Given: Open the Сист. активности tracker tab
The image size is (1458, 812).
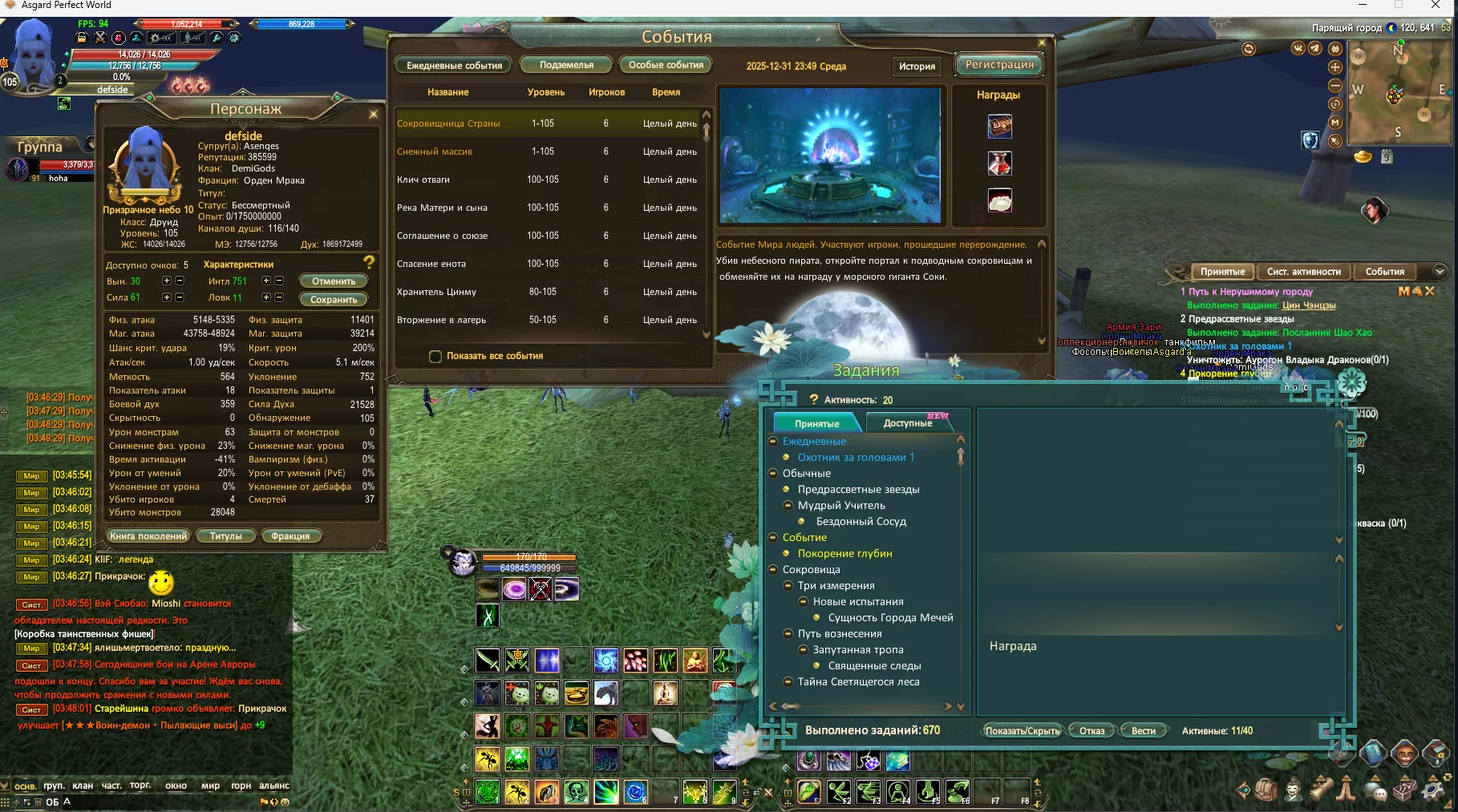Looking at the screenshot, I should pos(1303,272).
